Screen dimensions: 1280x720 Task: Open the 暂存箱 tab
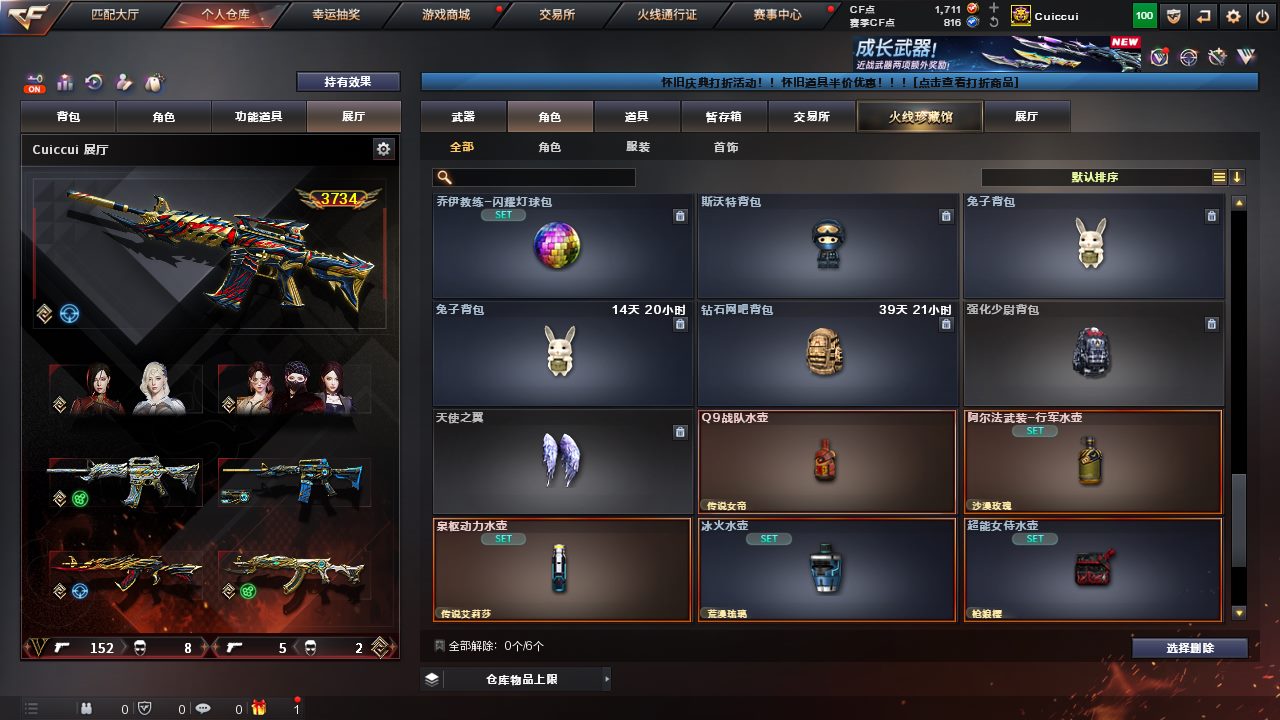[724, 117]
